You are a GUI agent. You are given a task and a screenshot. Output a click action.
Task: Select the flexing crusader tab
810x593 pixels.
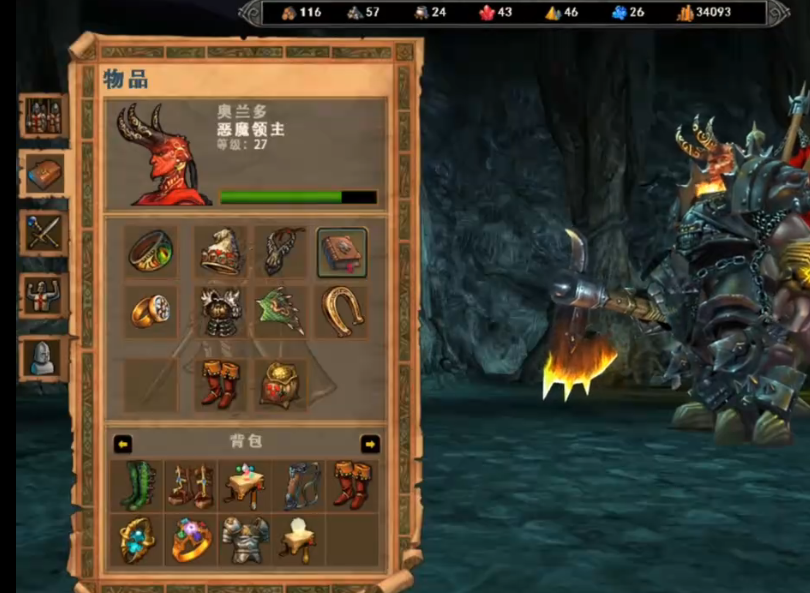(45, 295)
